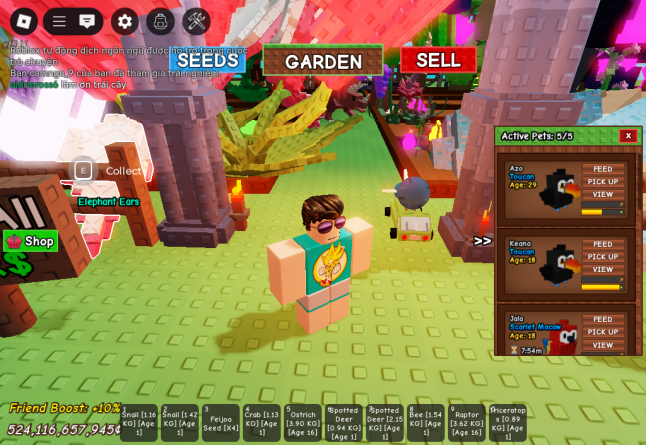Viewport: 646px width, 445px height.
Task: Select the Bee hotbar slot
Action: 426,423
